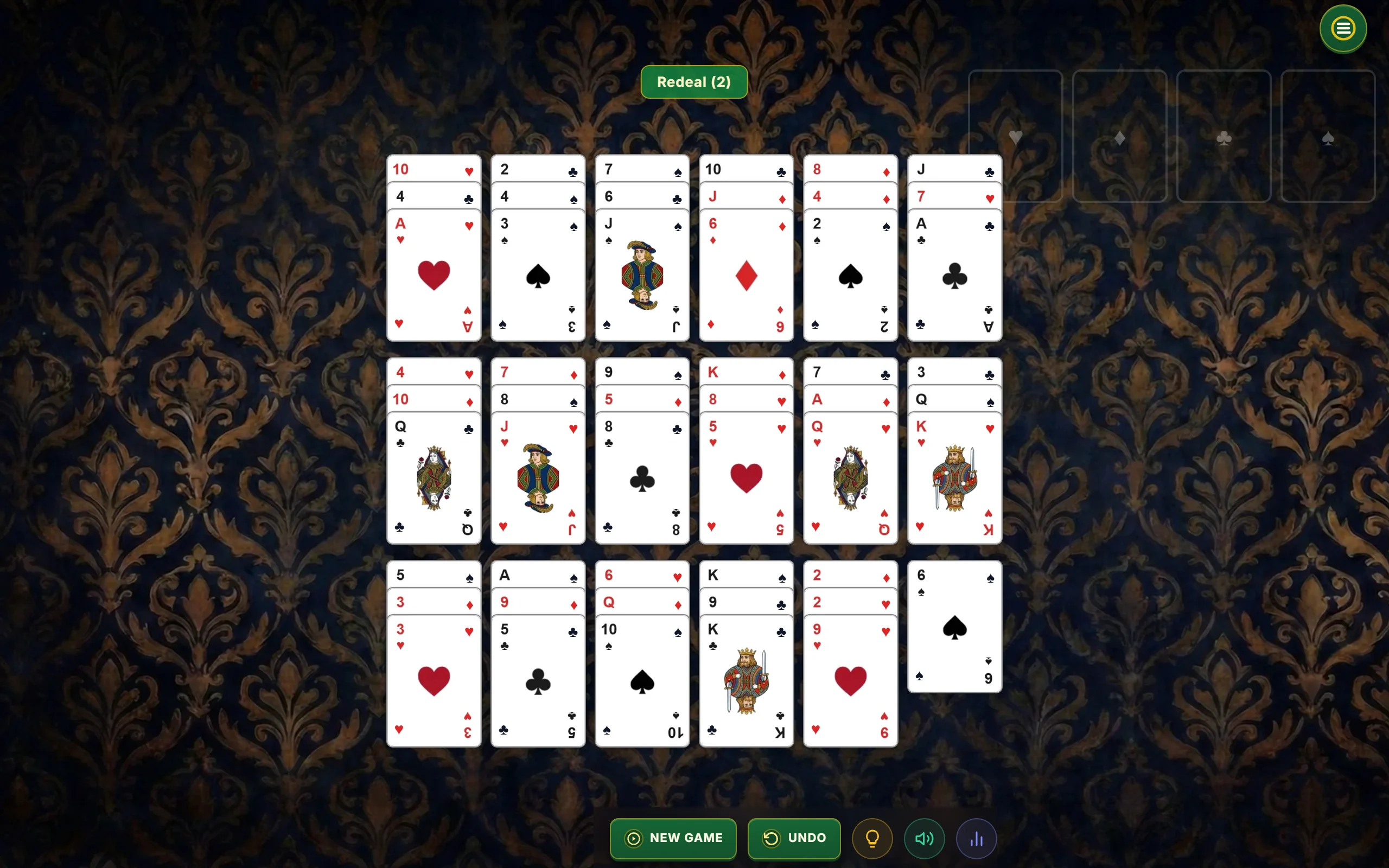The image size is (1389, 868).
Task: Select the 6 of Diamonds card
Action: tap(746, 276)
